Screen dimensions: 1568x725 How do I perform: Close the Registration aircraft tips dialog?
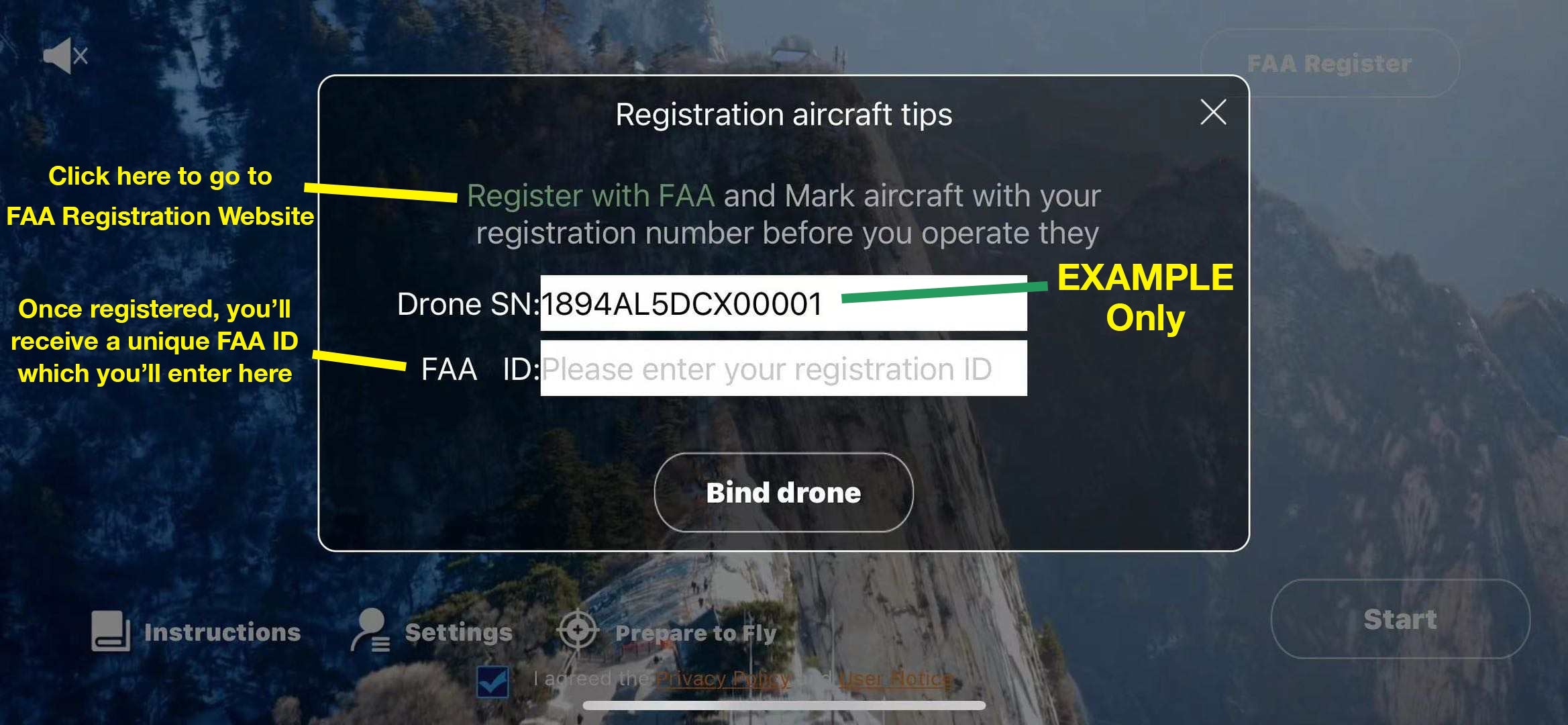[x=1213, y=112]
